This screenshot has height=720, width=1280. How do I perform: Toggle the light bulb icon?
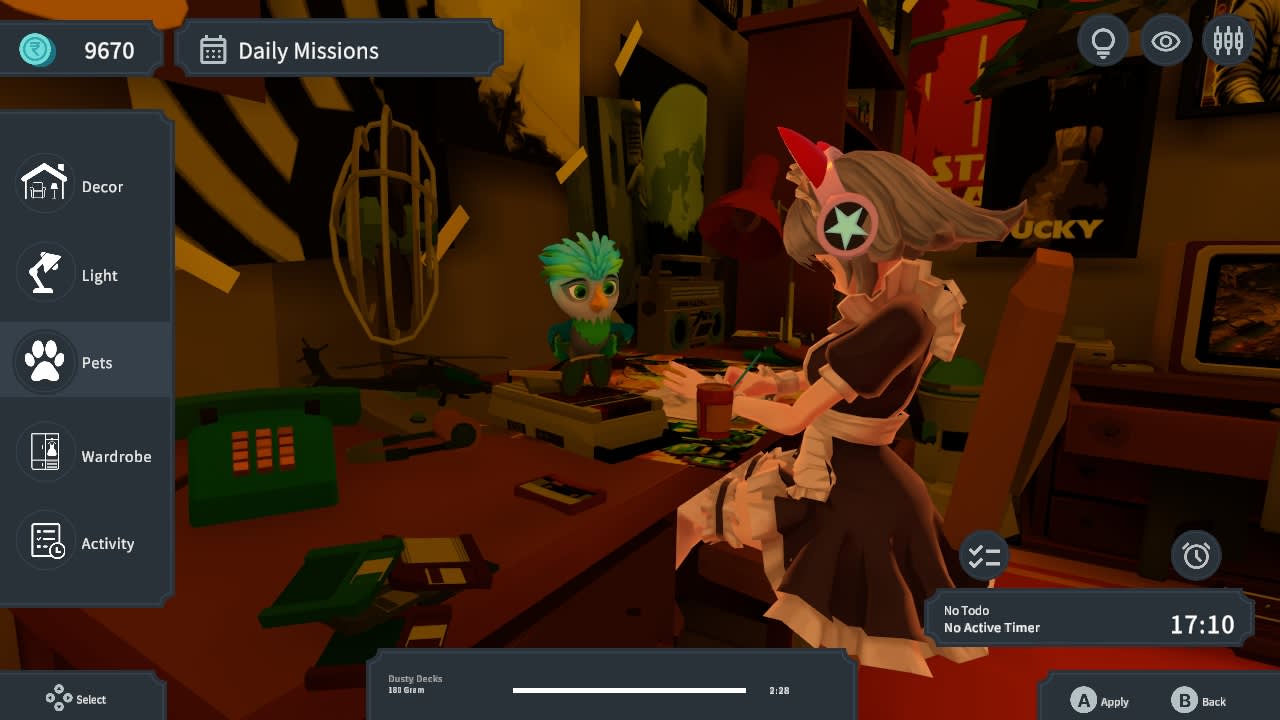point(1103,42)
